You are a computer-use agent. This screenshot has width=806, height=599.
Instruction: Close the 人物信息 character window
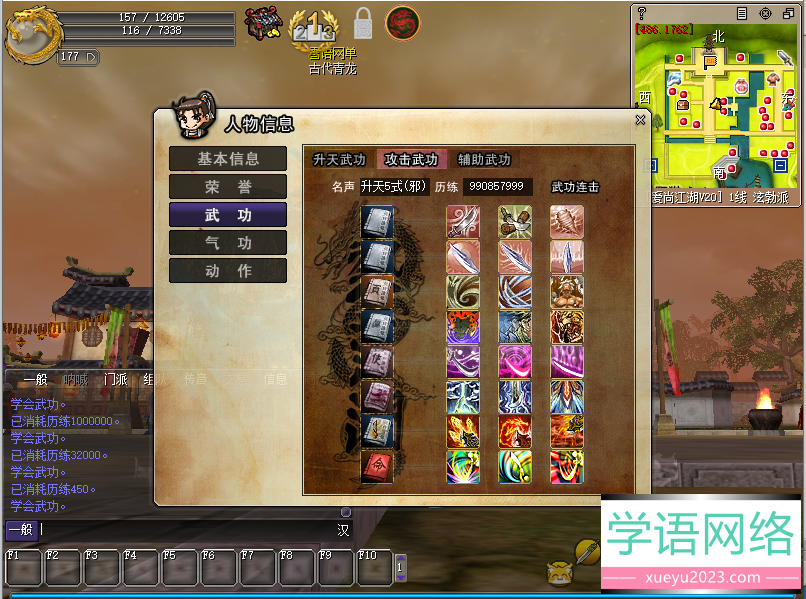(x=640, y=120)
